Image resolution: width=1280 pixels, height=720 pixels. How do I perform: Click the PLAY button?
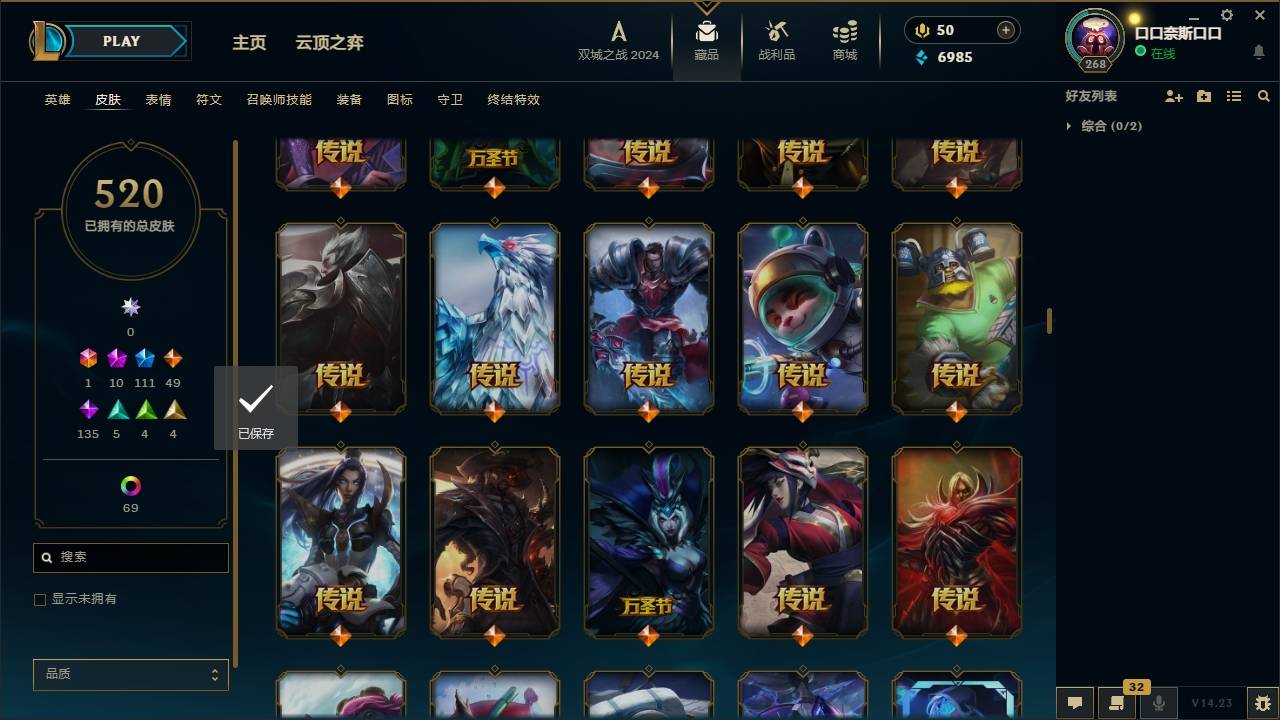(121, 41)
